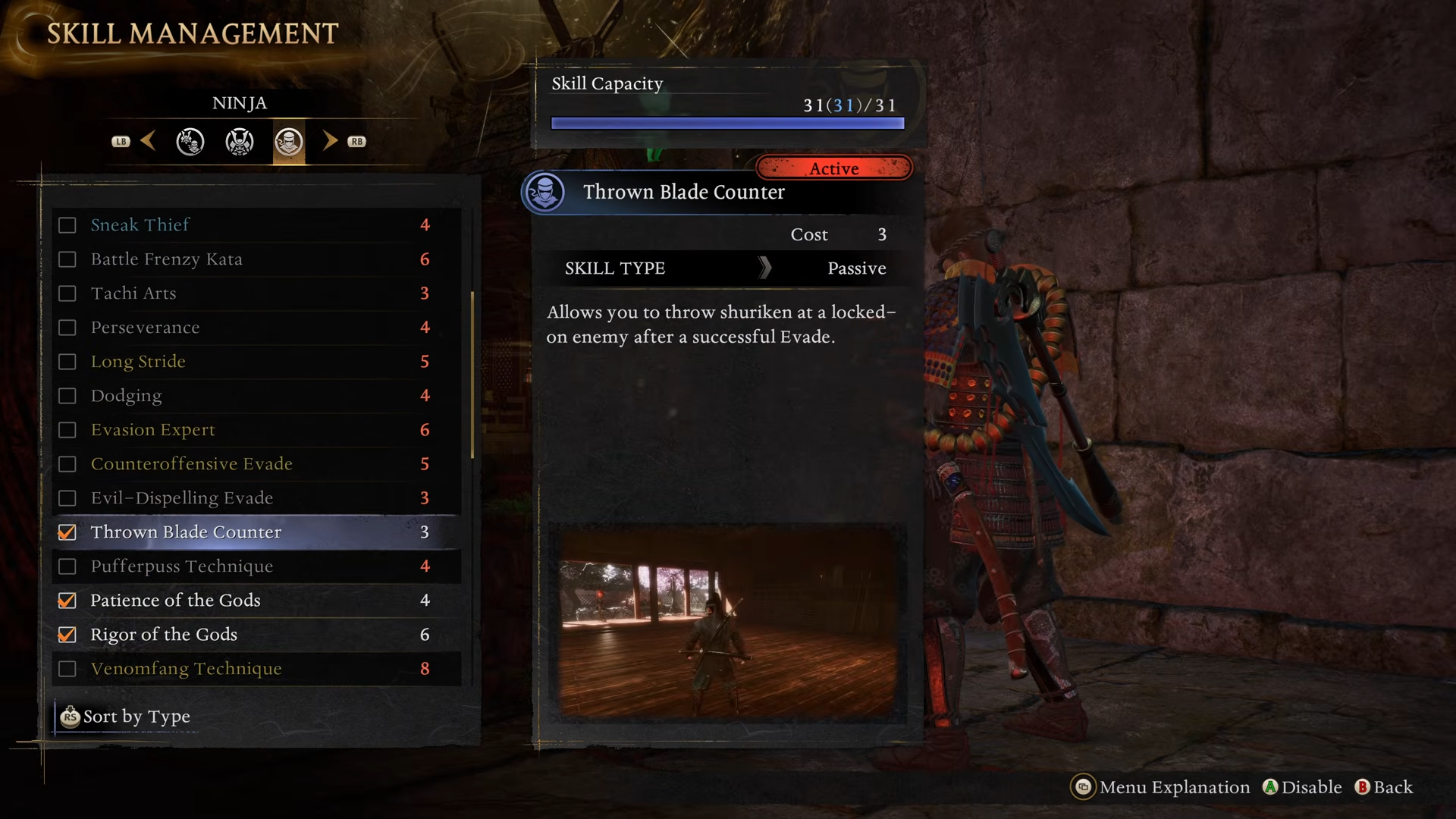Select the Dodging skill row
This screenshot has width=1456, height=819.
click(x=126, y=396)
